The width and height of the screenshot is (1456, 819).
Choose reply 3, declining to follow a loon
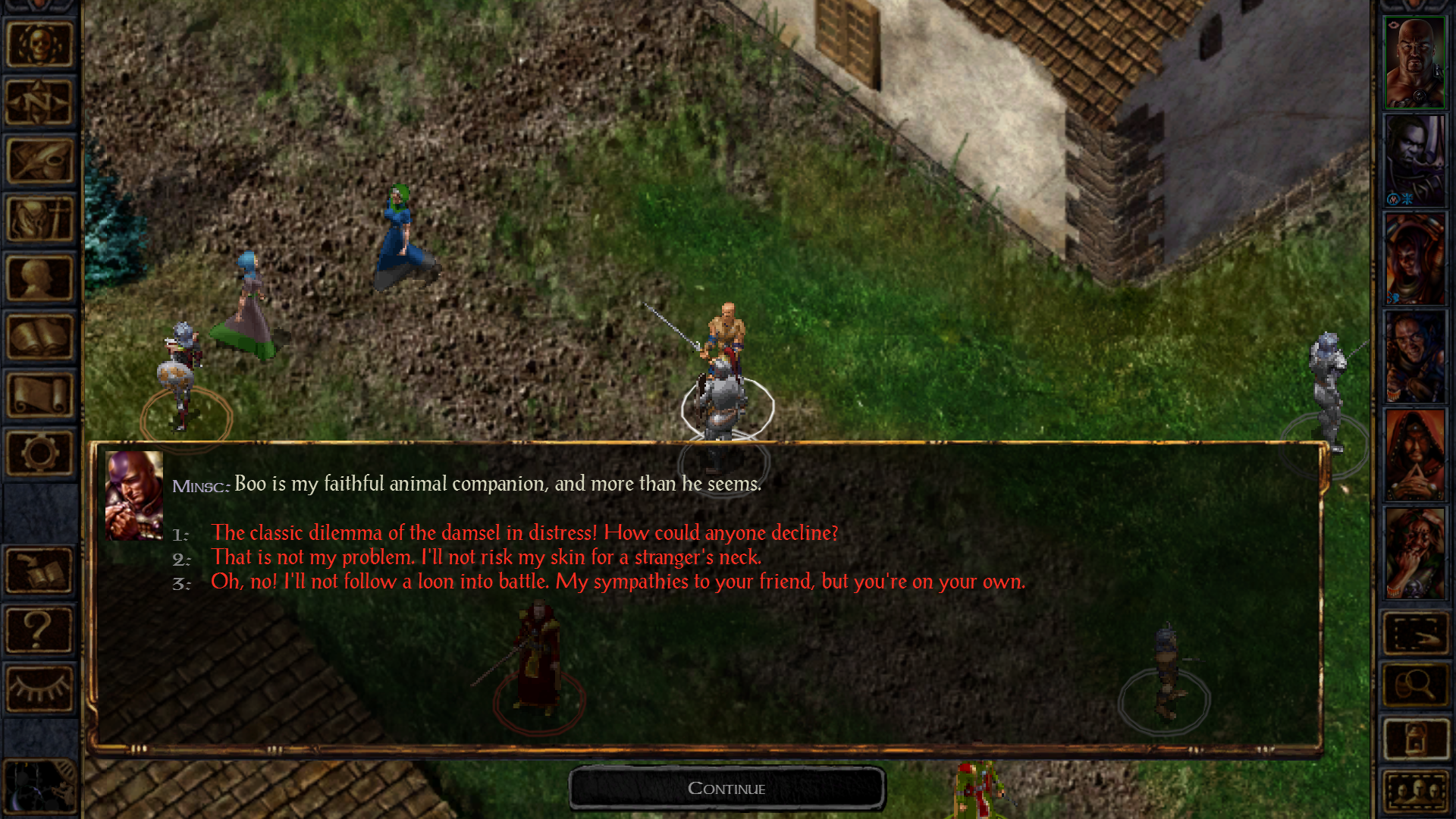(620, 582)
